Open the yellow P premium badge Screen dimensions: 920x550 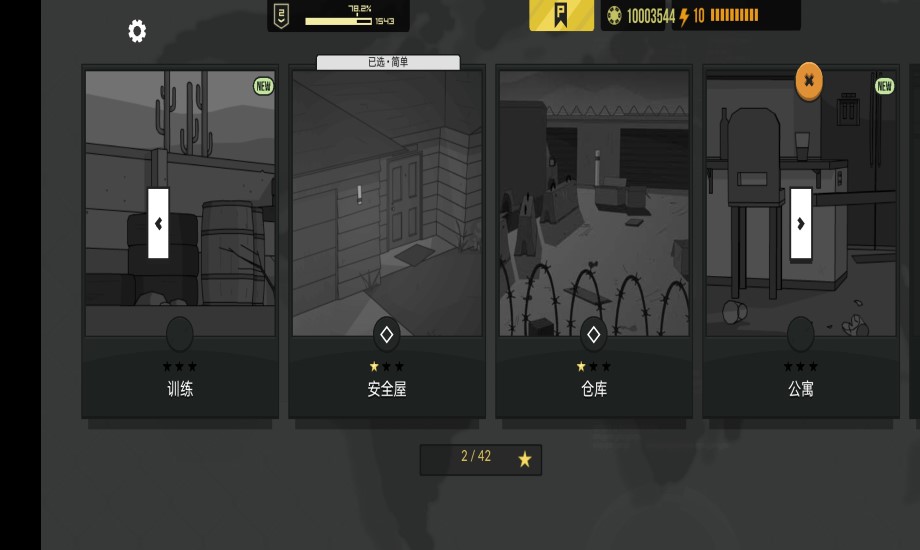(x=561, y=15)
